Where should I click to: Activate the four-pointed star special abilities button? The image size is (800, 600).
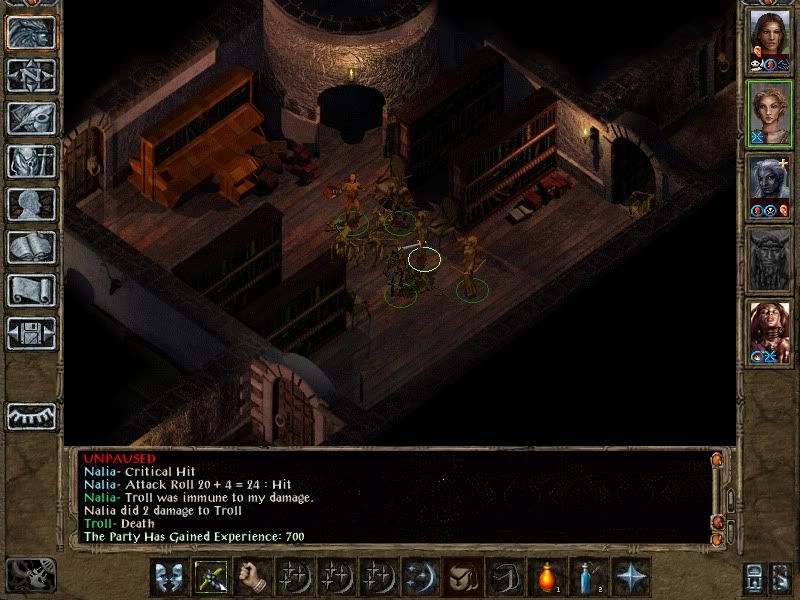tap(630, 578)
